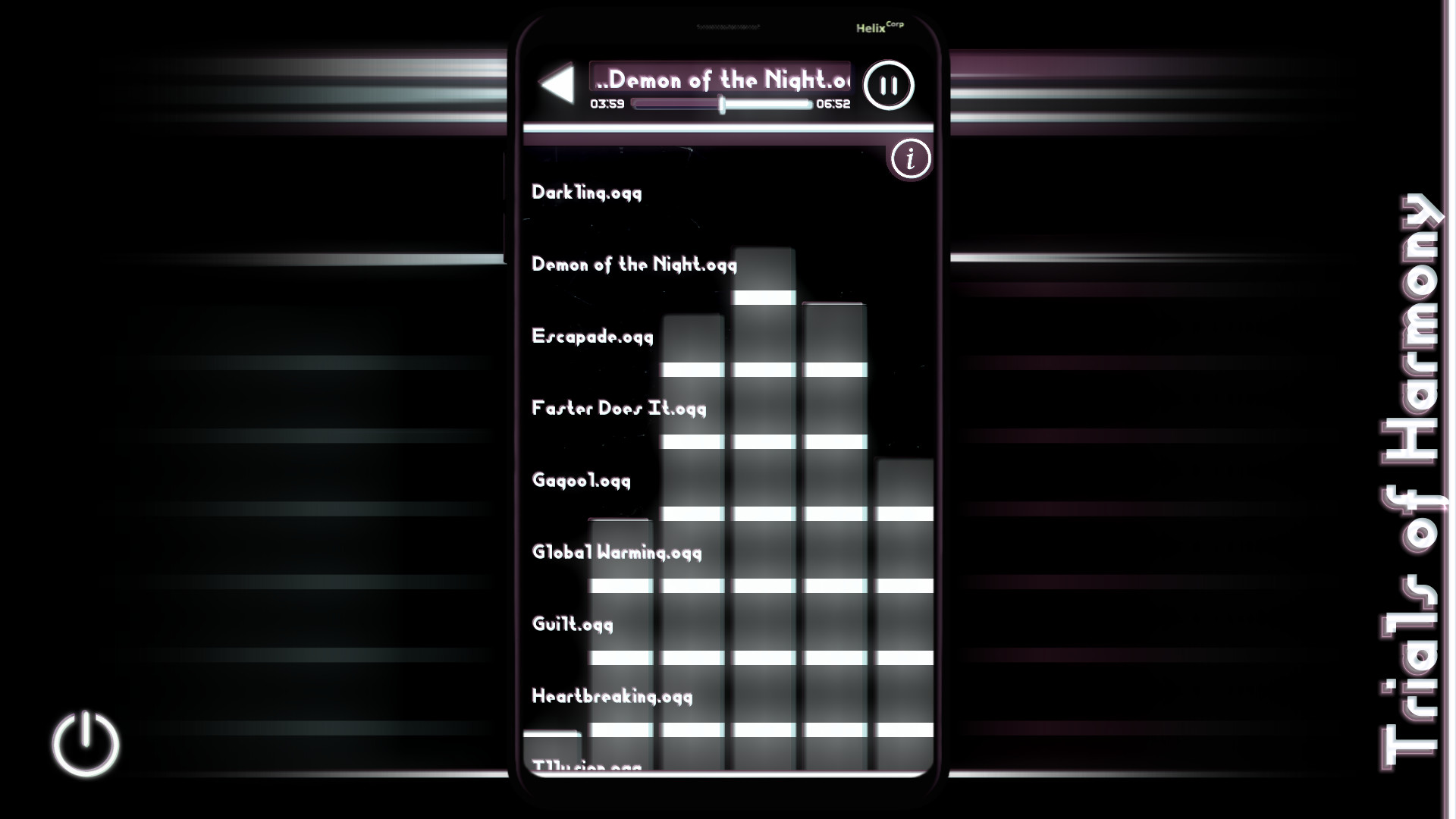Viewport: 1456px width, 819px height.
Task: Open Escapade.ogg track
Action: (x=591, y=337)
